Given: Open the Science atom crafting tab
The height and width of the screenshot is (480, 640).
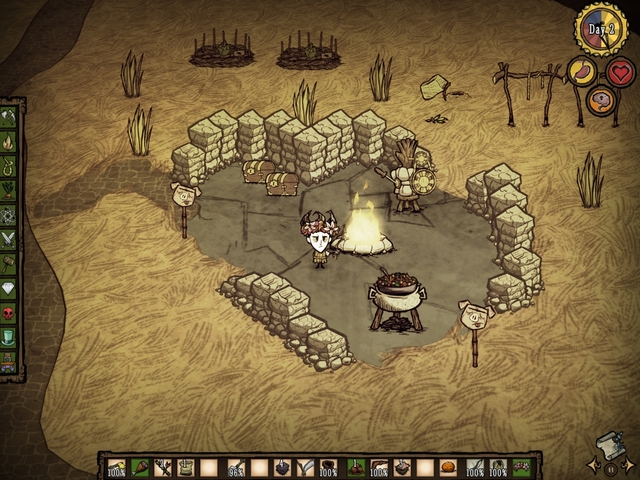Looking at the screenshot, I should (x=12, y=213).
